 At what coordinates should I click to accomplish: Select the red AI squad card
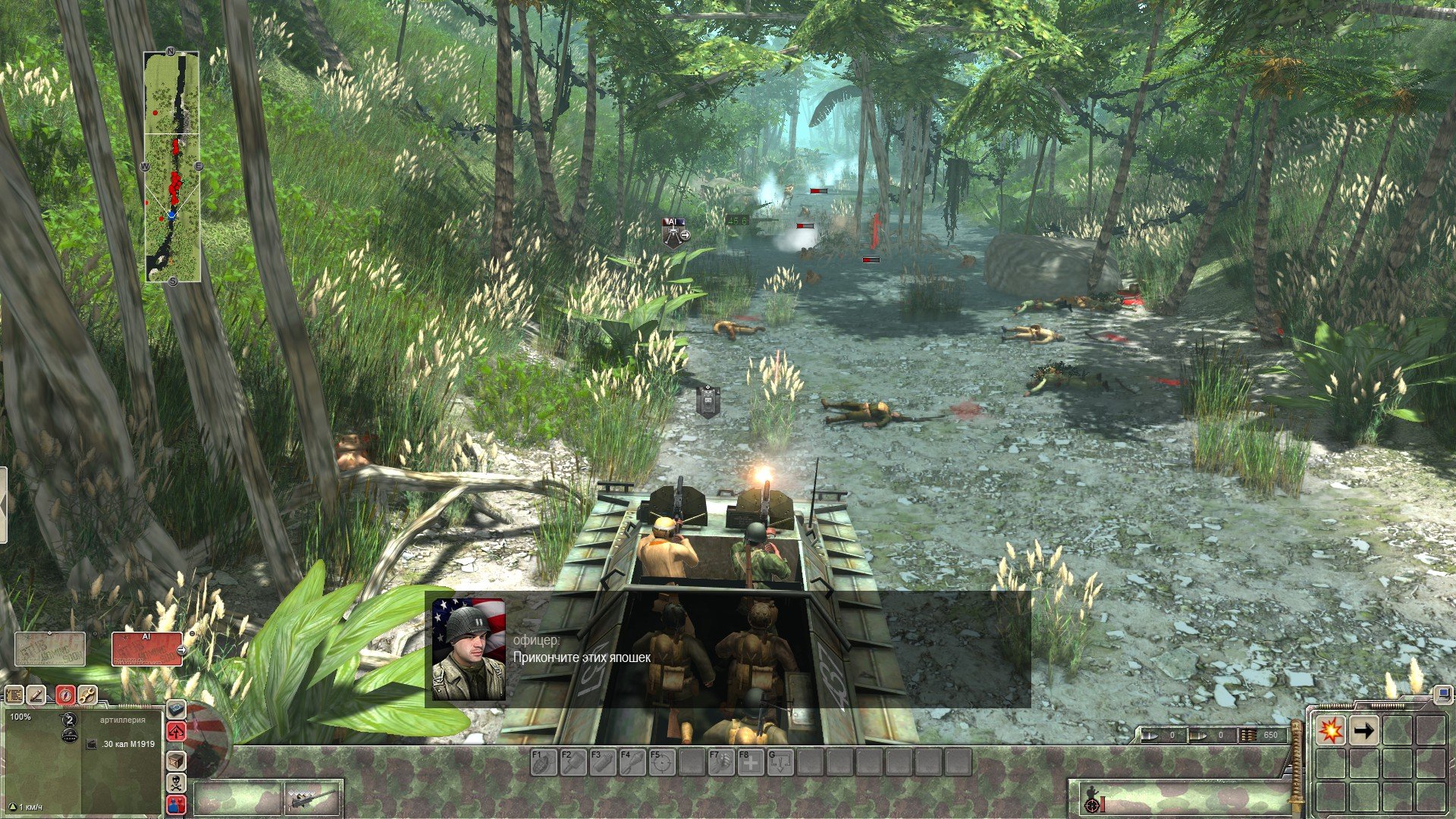pyautogui.click(x=147, y=649)
